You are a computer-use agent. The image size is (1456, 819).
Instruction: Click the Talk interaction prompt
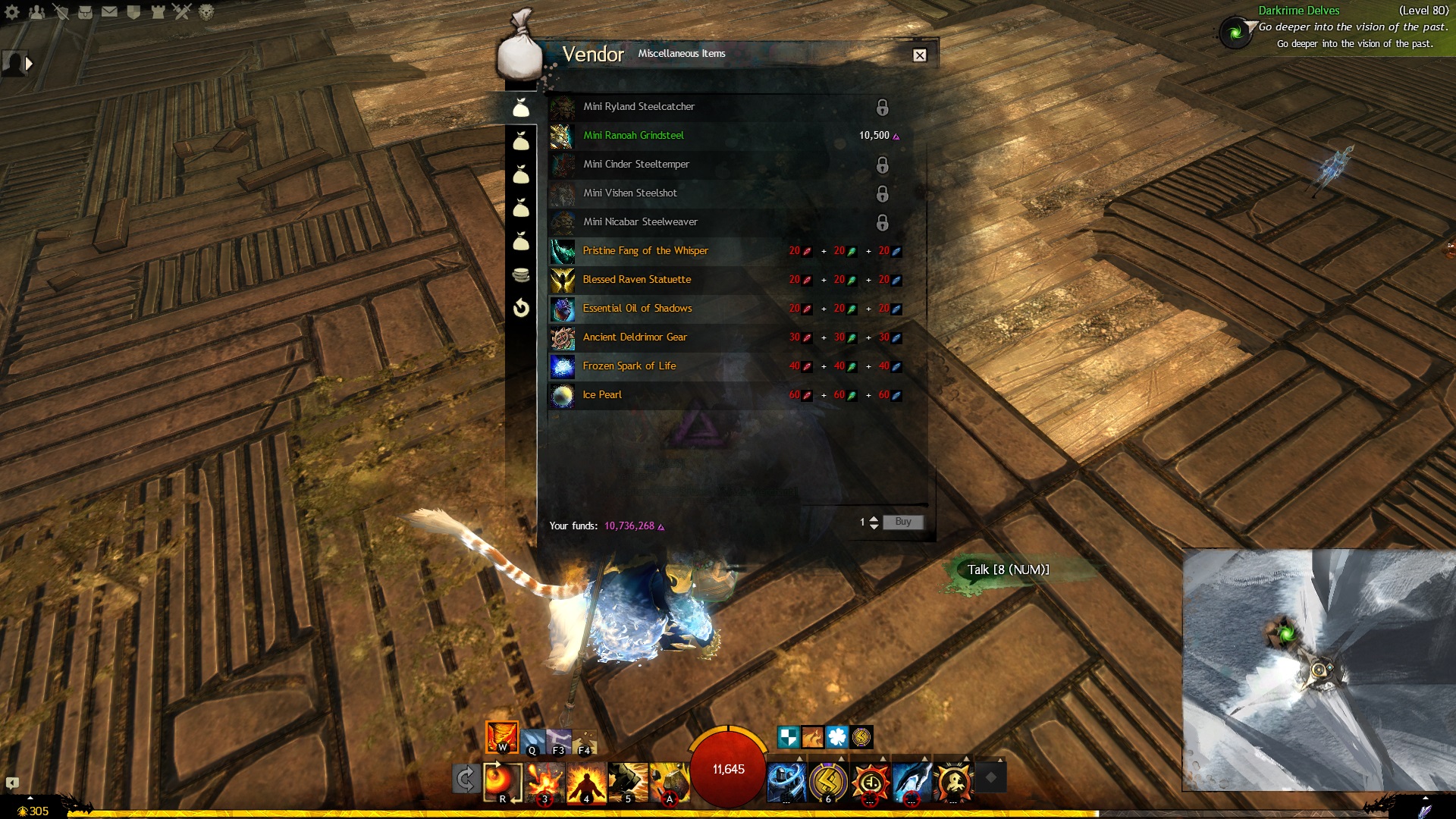click(x=1008, y=570)
